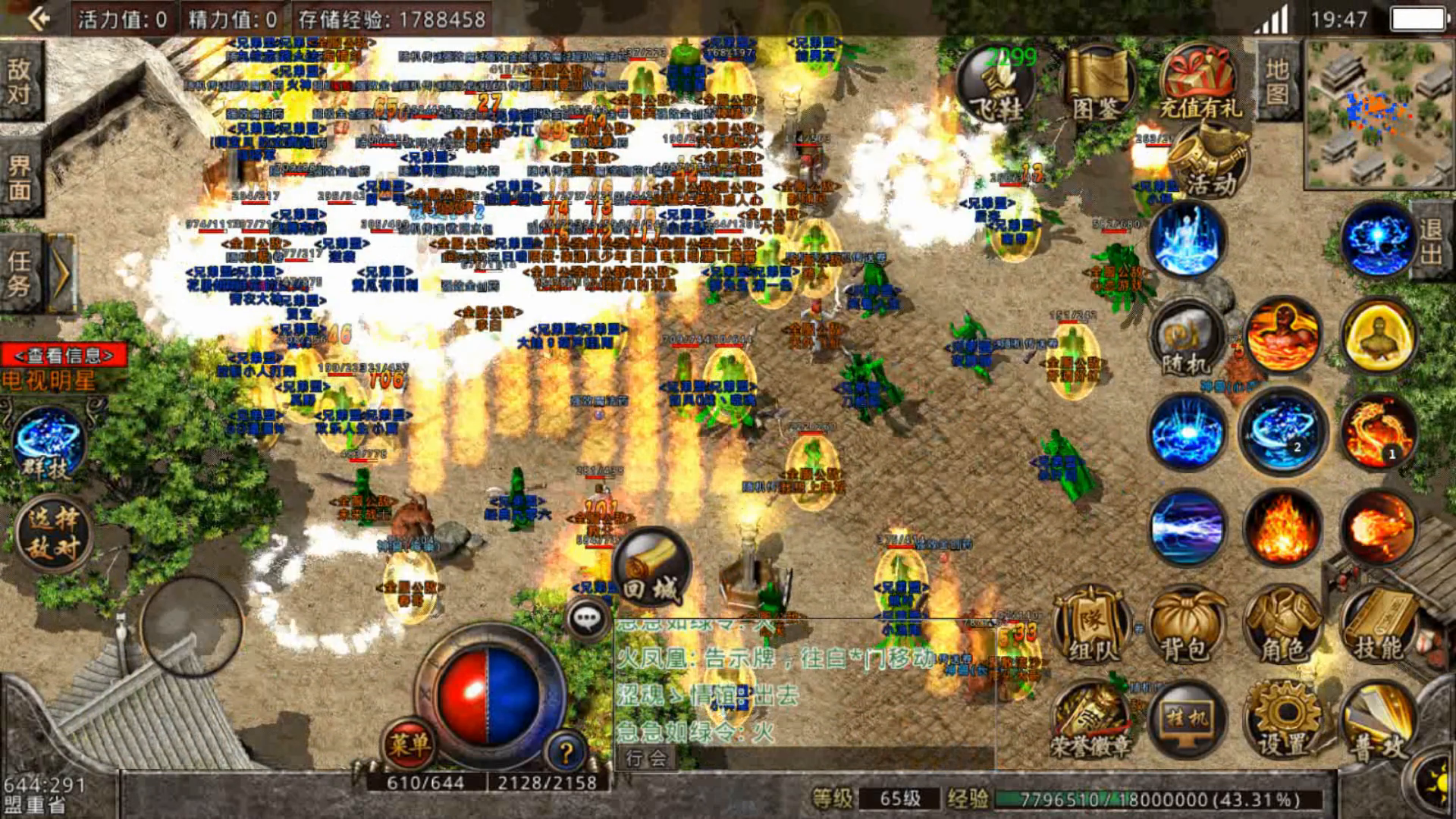Open the 图鉴 codex scroll
This screenshot has width=1456, height=819.
click(1099, 83)
